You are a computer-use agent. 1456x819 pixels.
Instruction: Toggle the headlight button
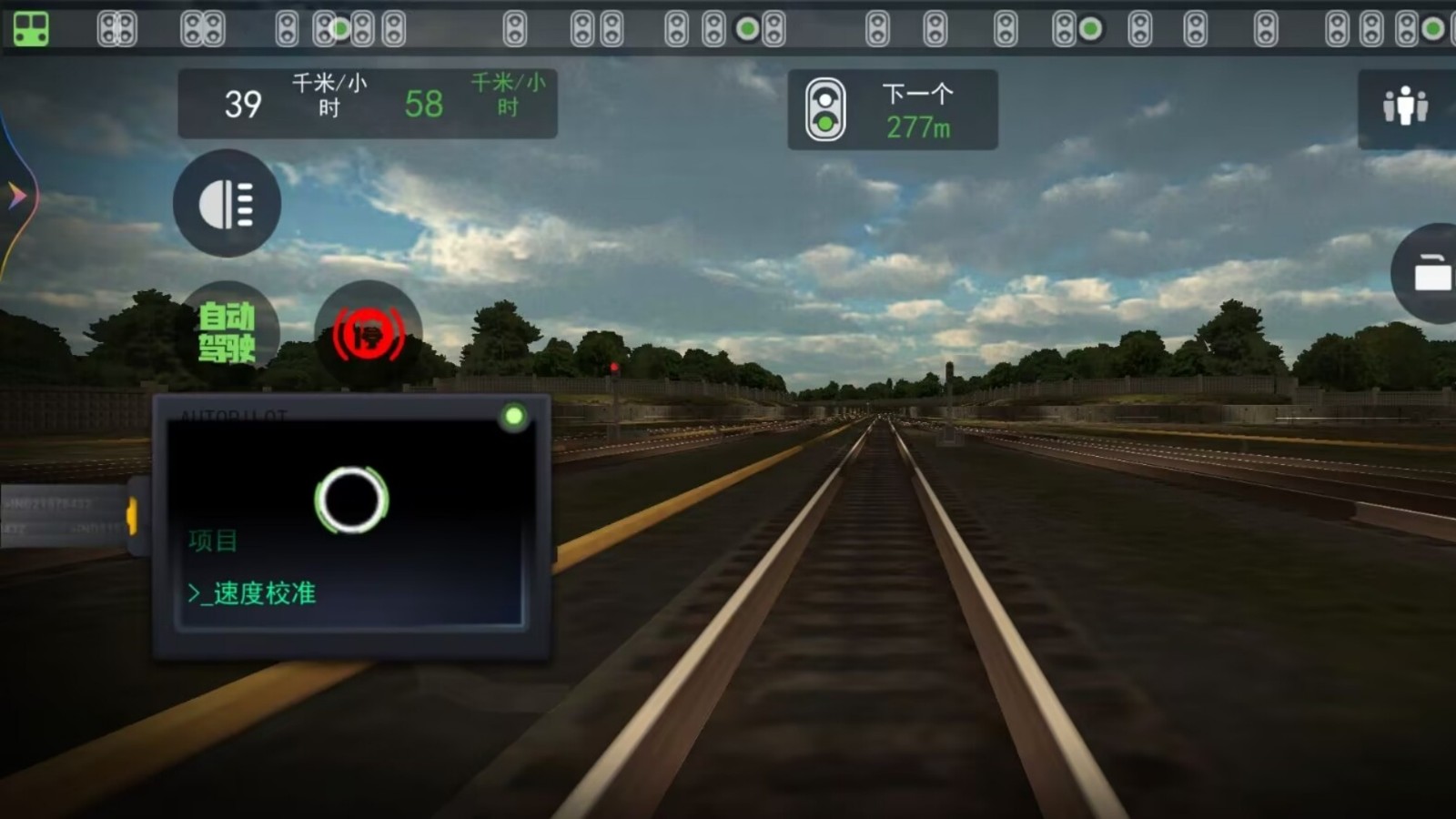[x=227, y=204]
